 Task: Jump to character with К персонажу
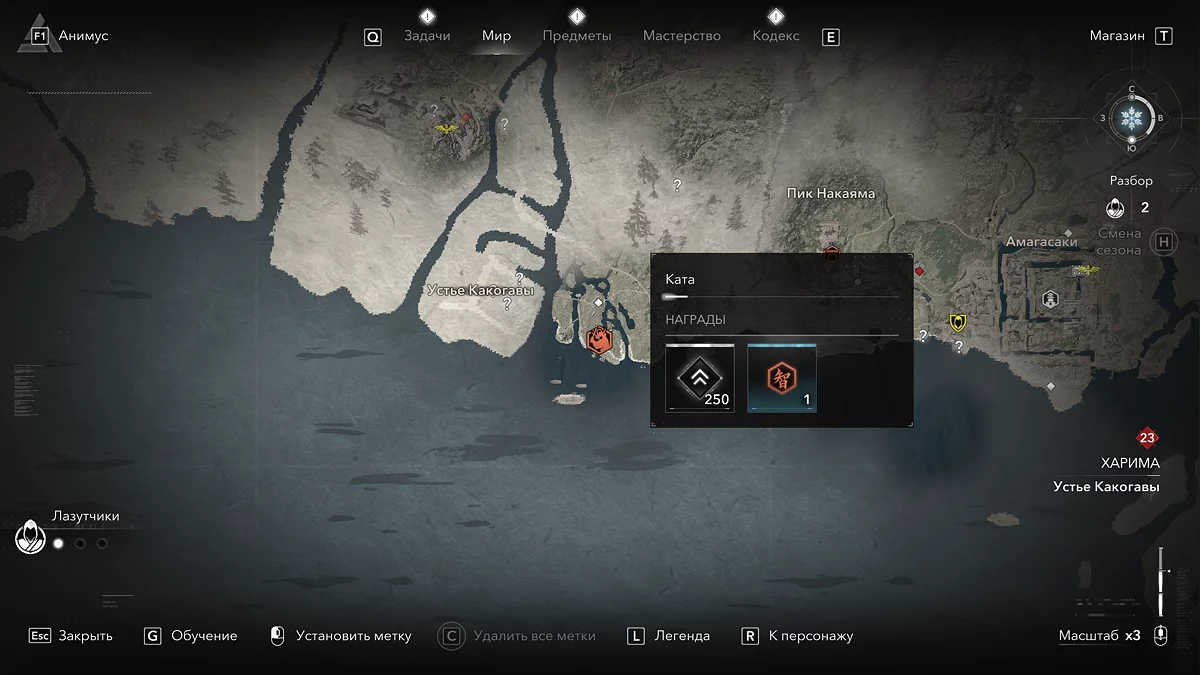[811, 636]
